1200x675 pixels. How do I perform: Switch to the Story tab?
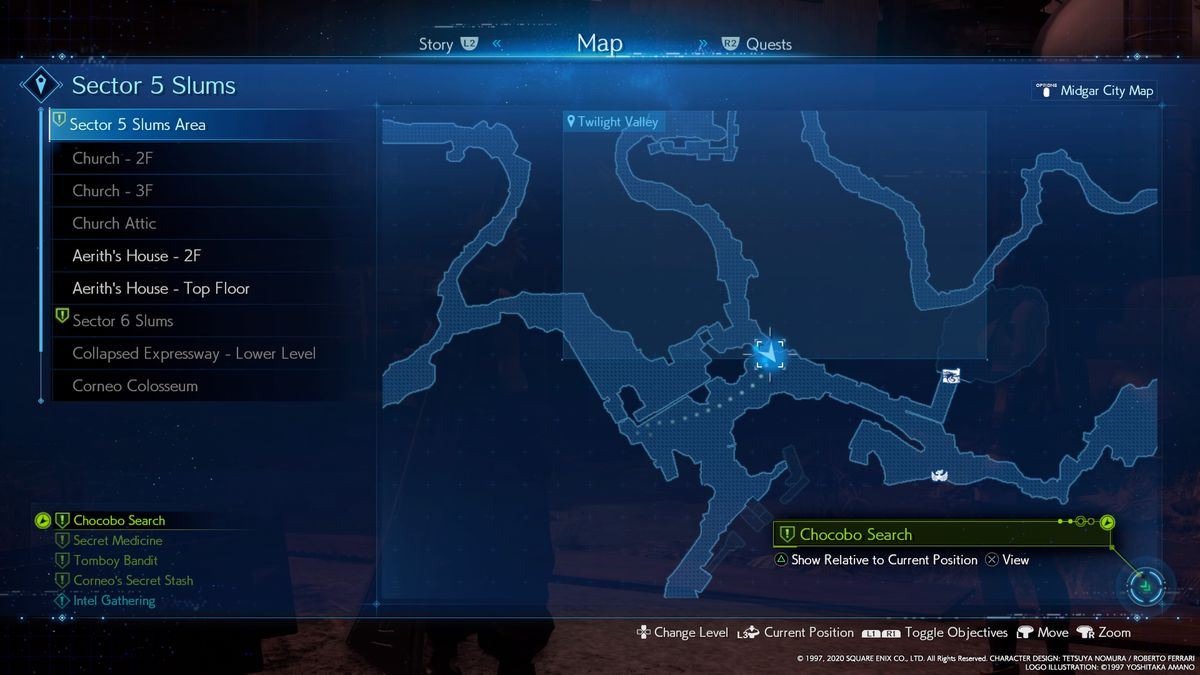coord(436,44)
